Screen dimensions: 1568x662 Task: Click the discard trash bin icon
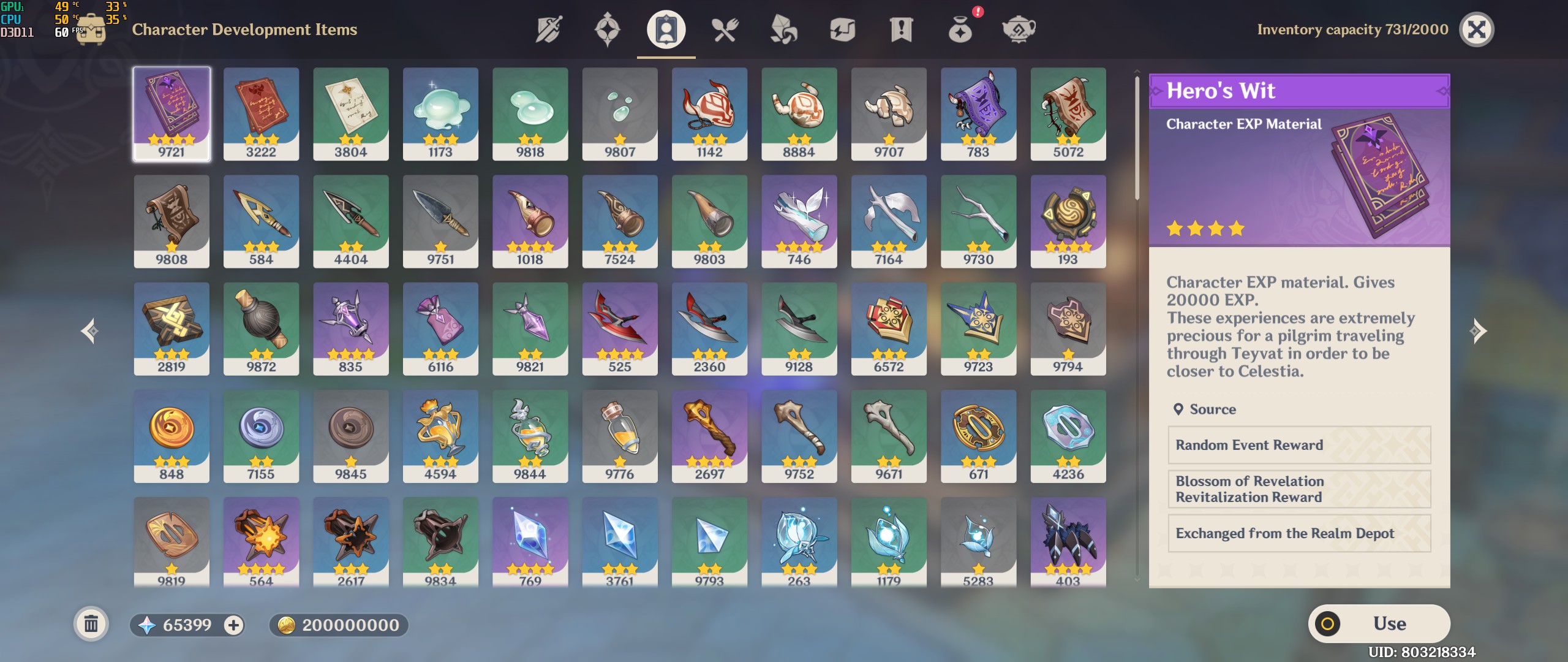(x=92, y=624)
